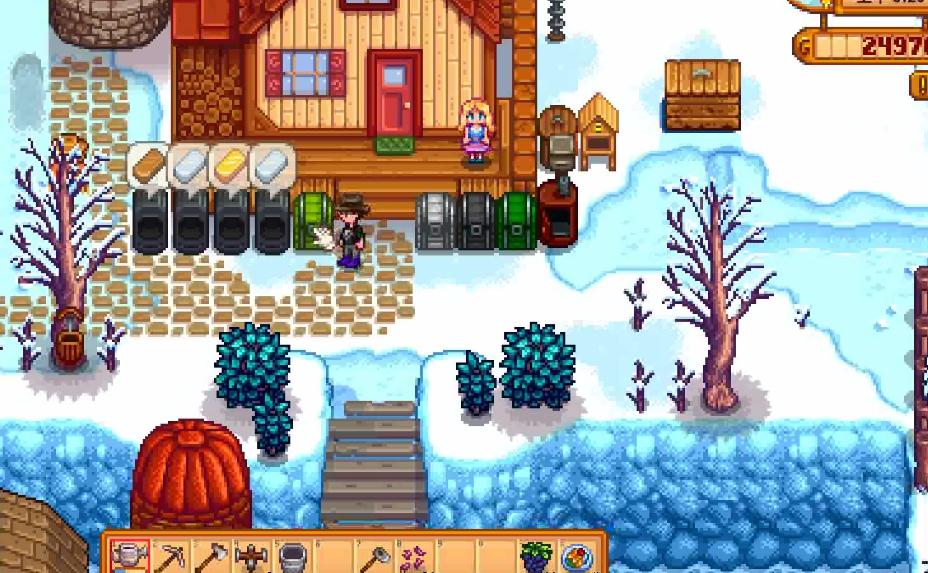Equip the pickaxe from the hotbar
This screenshot has width=928, height=573.
click(171, 557)
